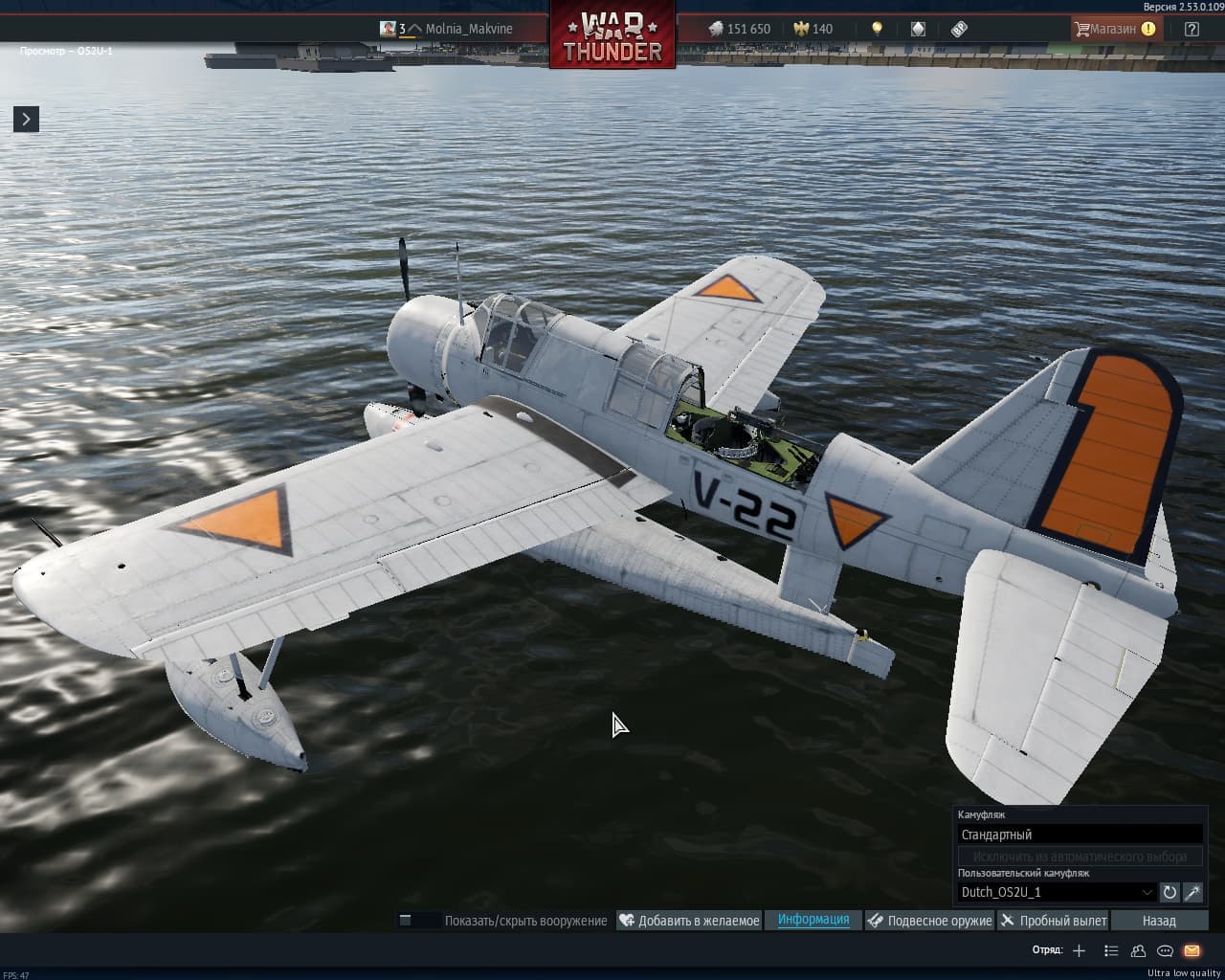Click the lightbulb icon in top bar
This screenshot has width=1225, height=980.
(877, 29)
